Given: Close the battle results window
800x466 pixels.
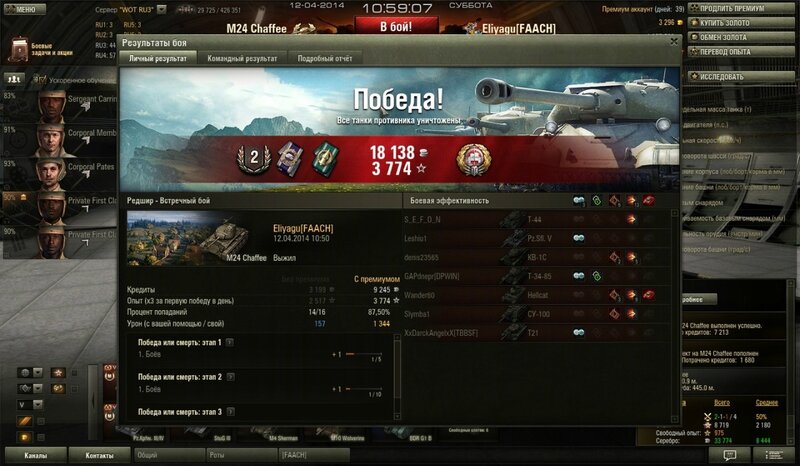Looking at the screenshot, I should point(674,41).
